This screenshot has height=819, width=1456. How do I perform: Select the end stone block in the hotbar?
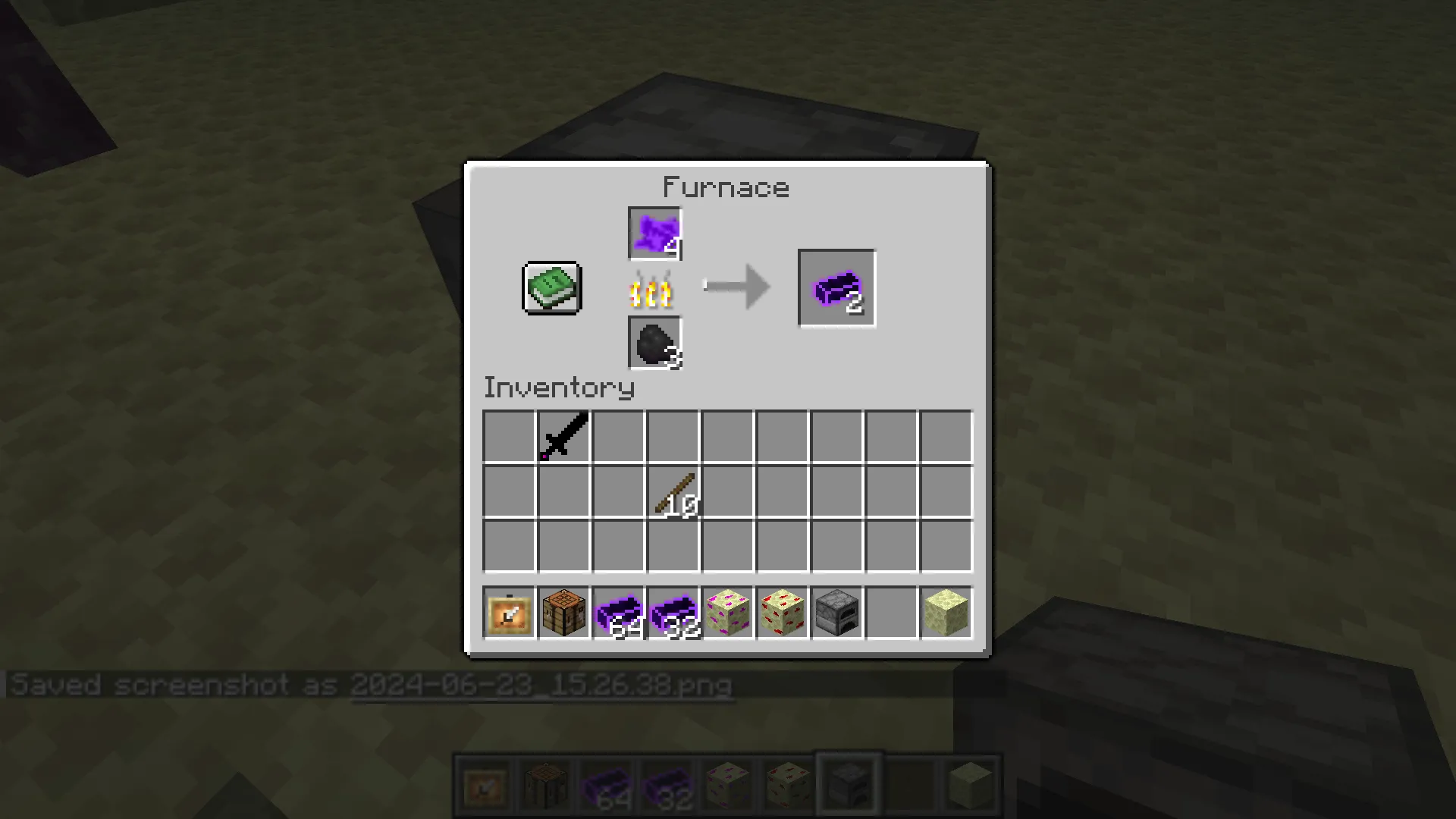[945, 613]
